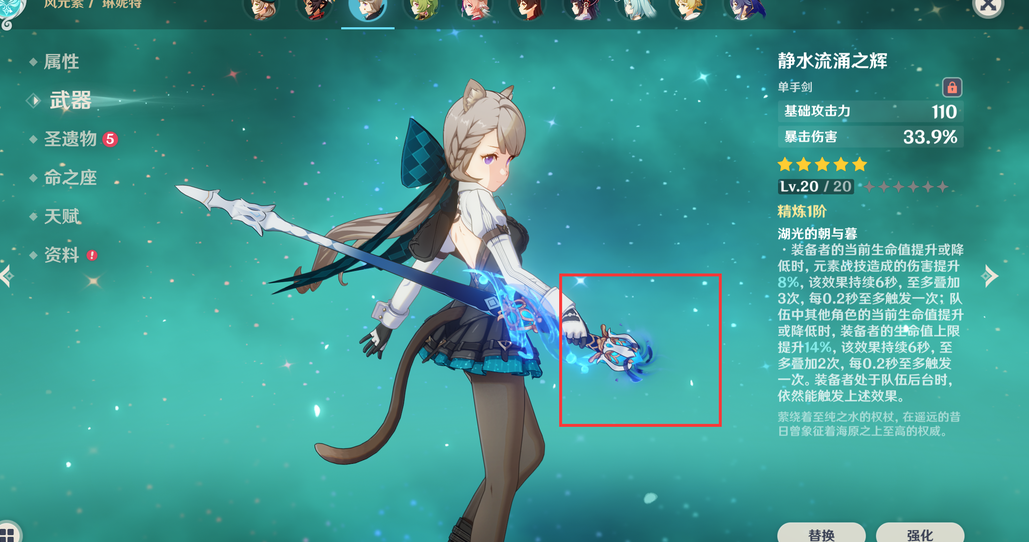
Task: Close the character screen
Action: (987, 6)
